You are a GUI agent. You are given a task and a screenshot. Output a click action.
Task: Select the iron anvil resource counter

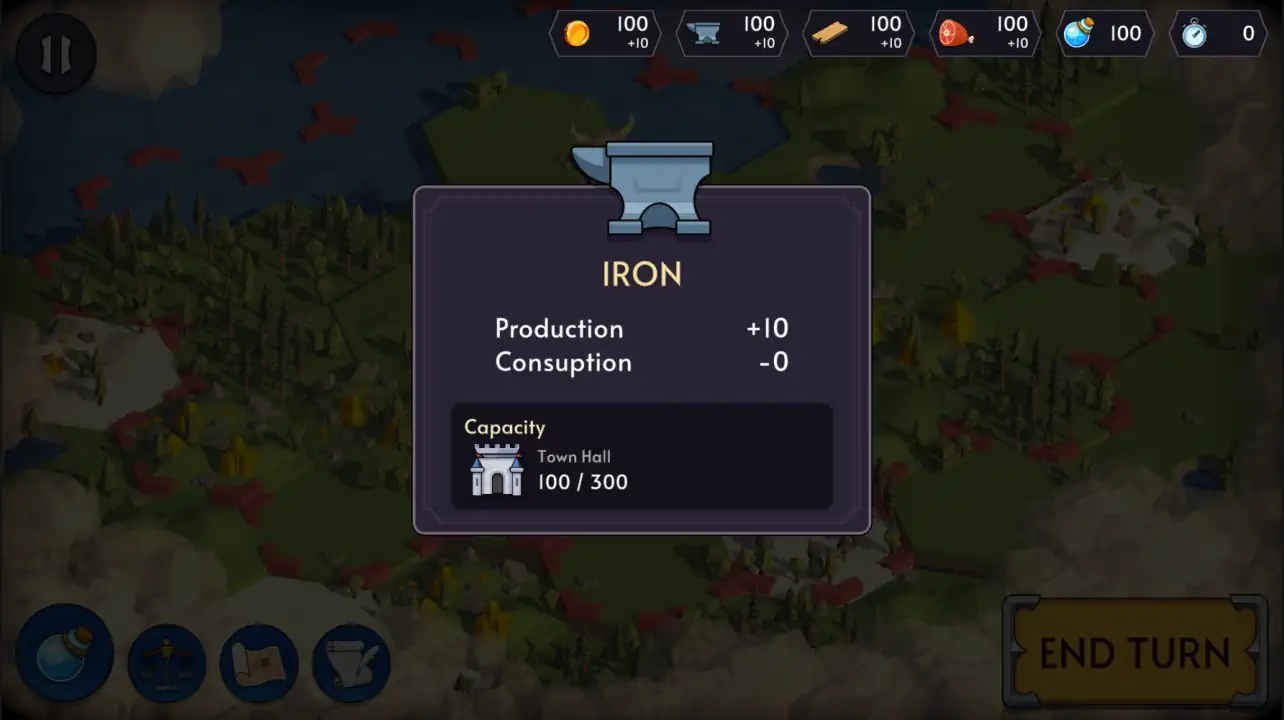click(x=731, y=33)
